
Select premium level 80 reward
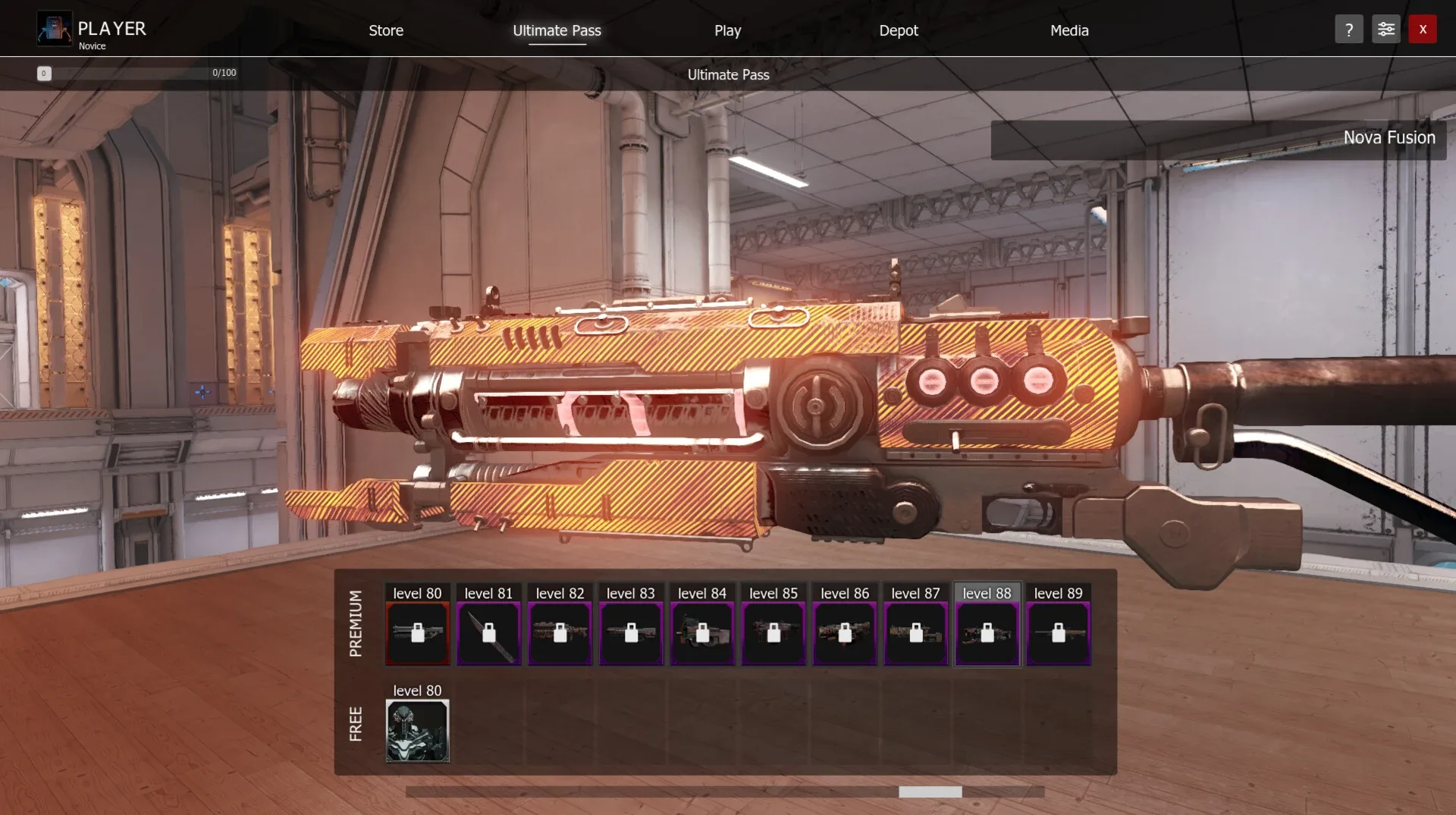(417, 633)
